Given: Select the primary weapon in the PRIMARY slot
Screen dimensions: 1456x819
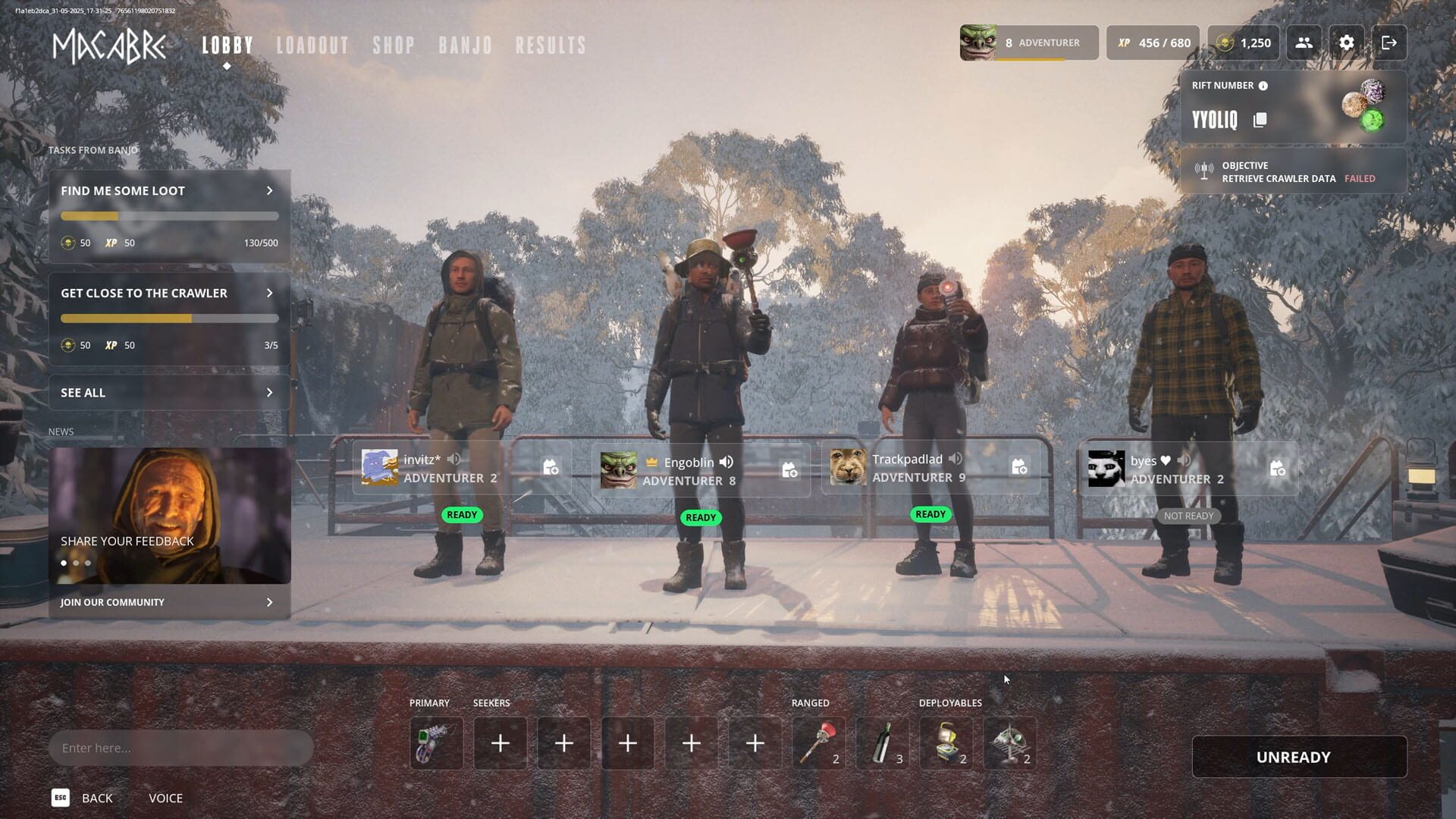Looking at the screenshot, I should pyautogui.click(x=436, y=743).
